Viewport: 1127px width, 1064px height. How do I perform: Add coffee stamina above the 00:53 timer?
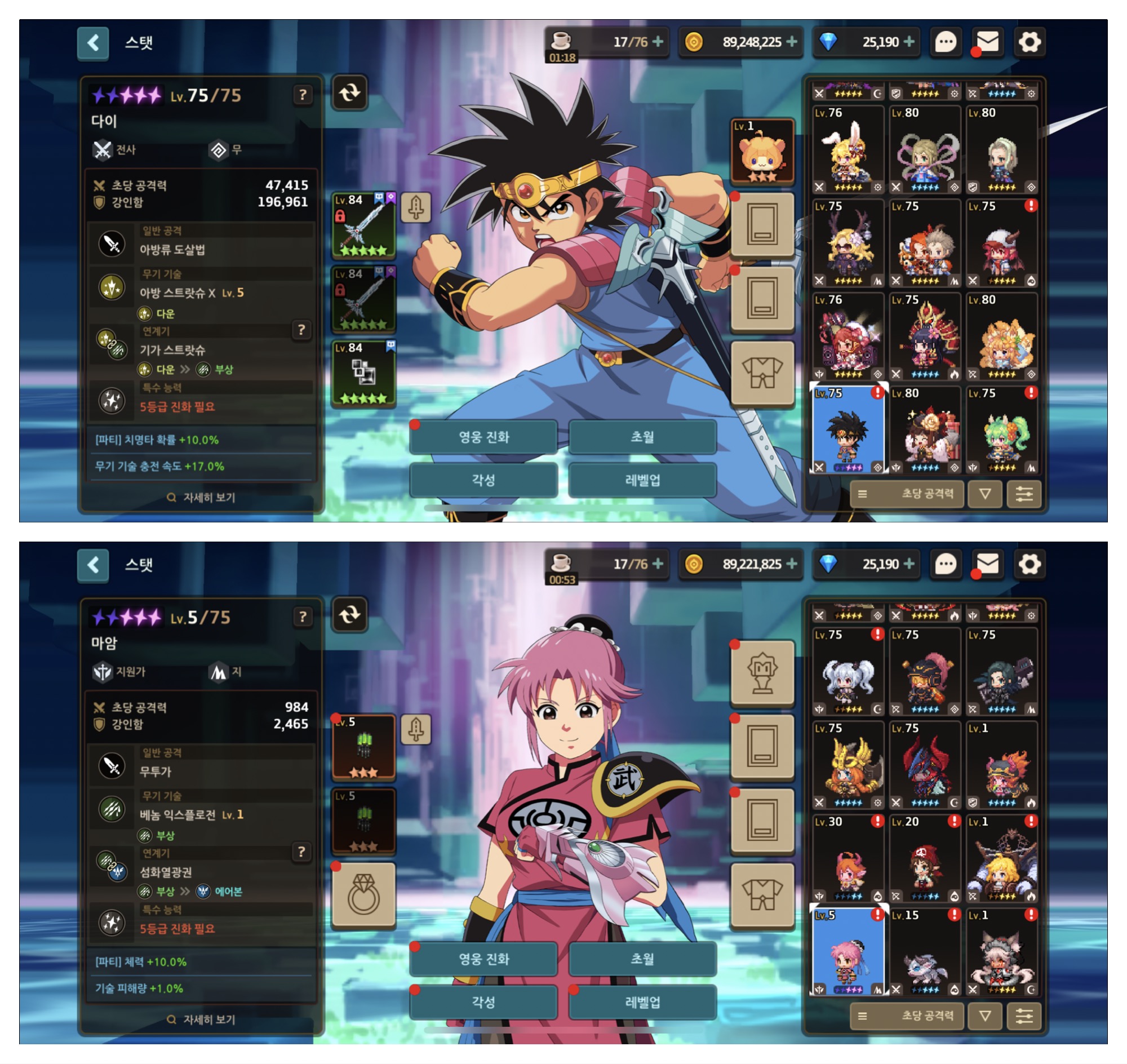click(658, 564)
